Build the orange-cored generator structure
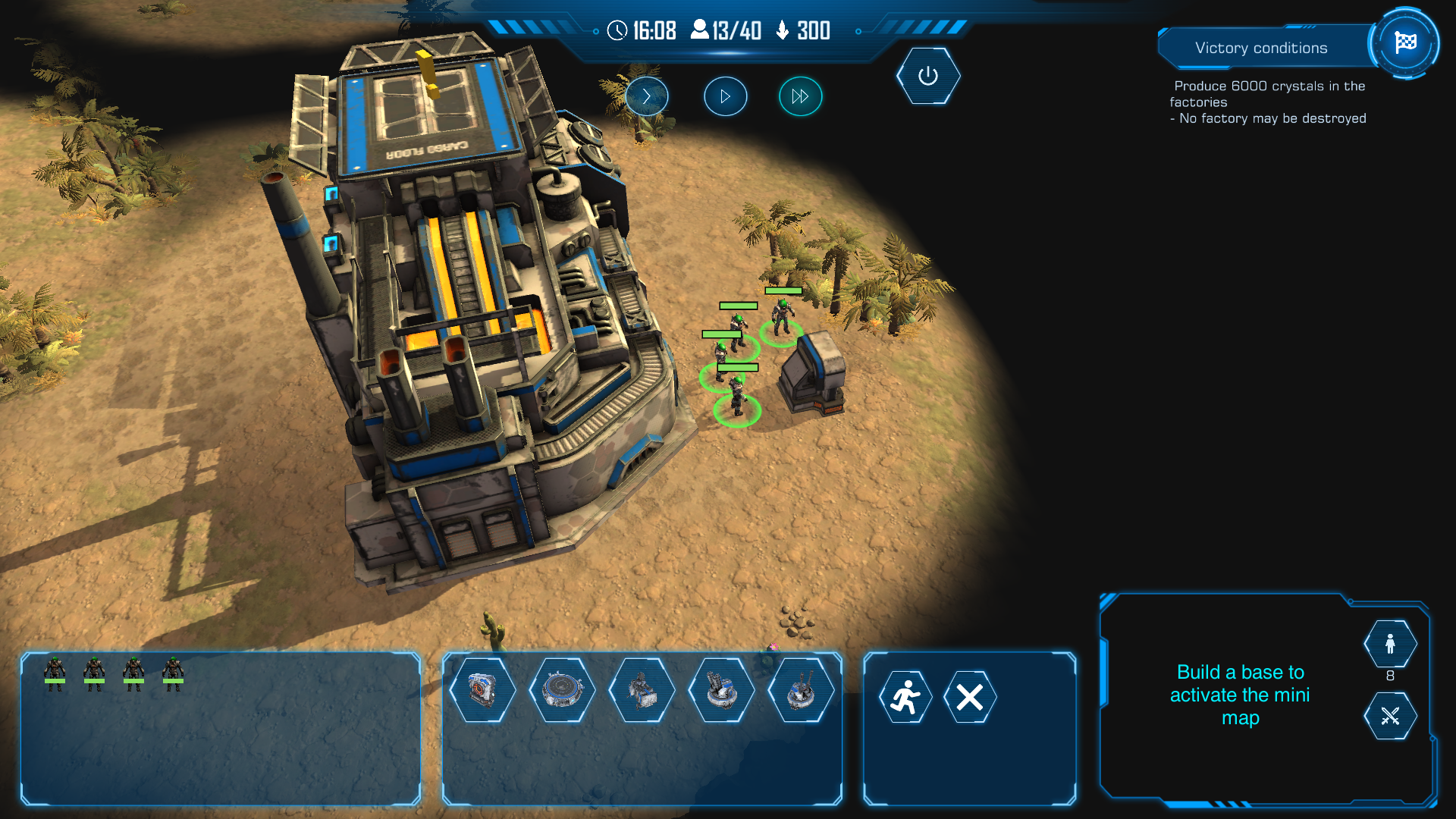Screen dimensions: 1456x819 pyautogui.click(x=482, y=690)
